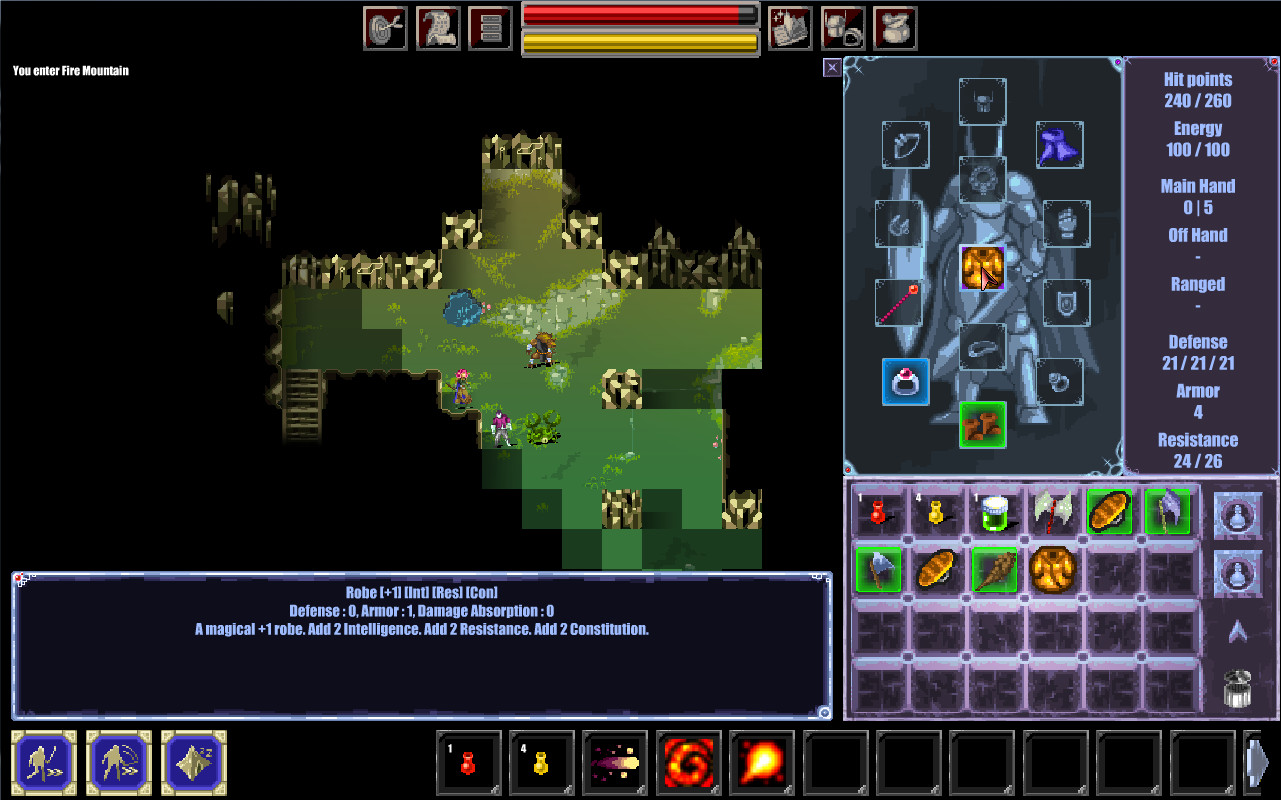Select the magic missile spell in the hotbar
1281x800 pixels.
(615, 763)
